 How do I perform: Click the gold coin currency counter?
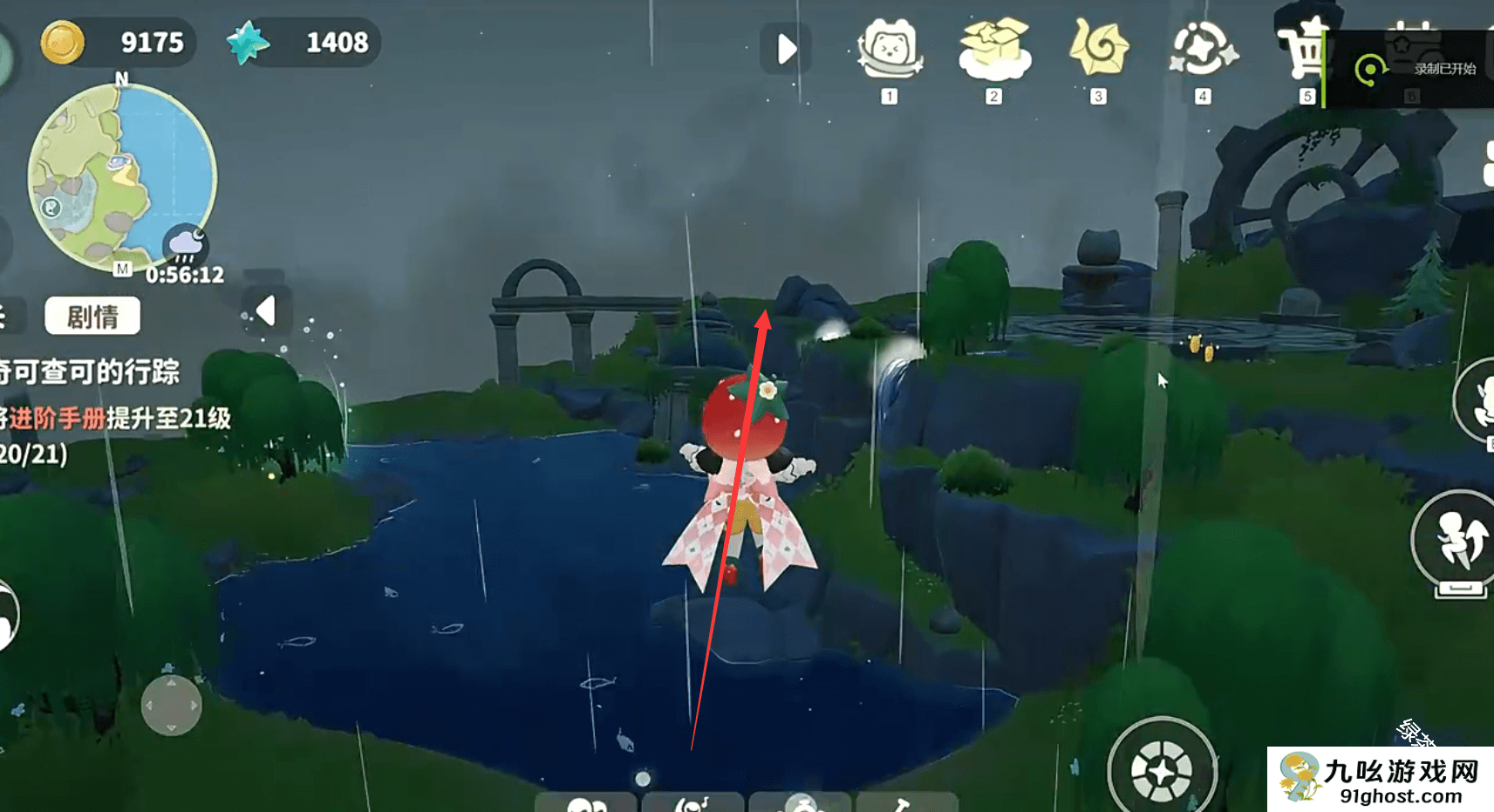[117, 42]
